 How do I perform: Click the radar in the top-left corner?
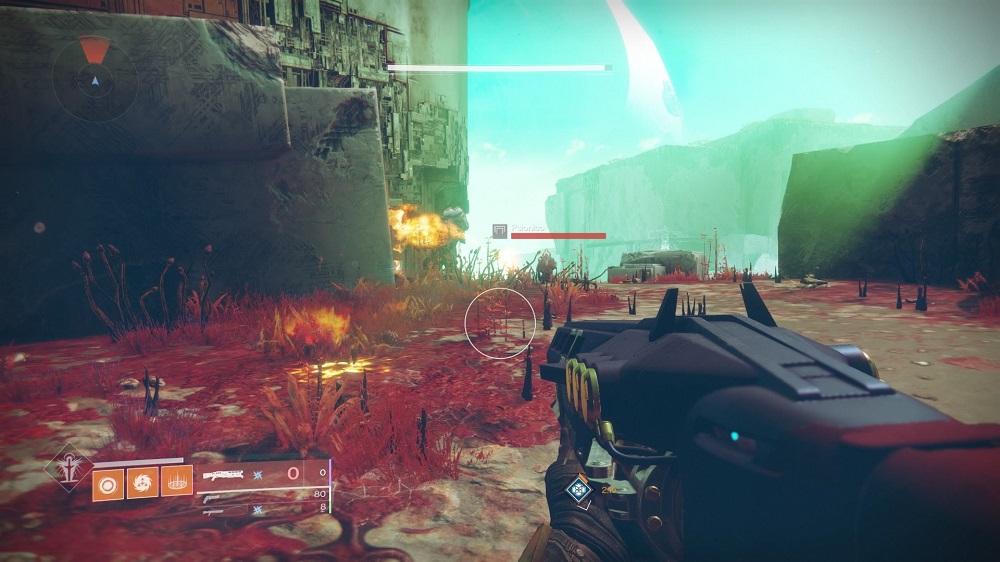tap(95, 78)
